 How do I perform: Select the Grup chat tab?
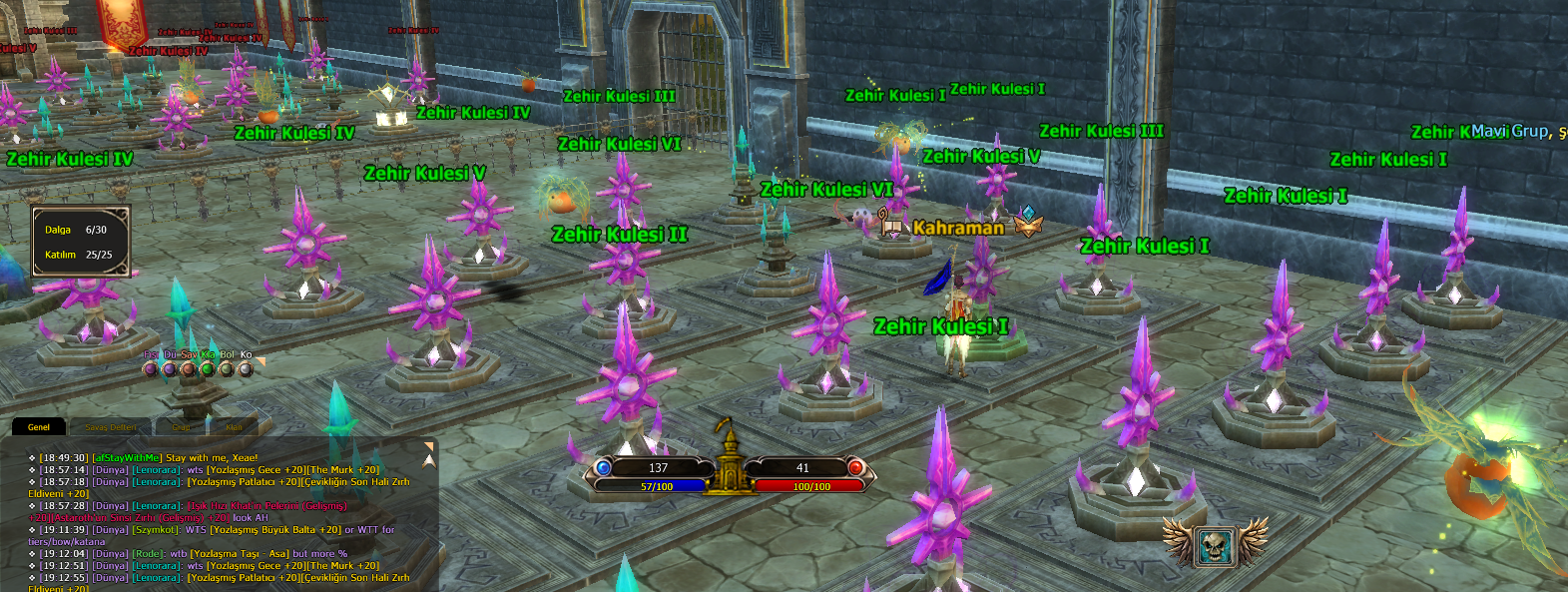tap(181, 427)
